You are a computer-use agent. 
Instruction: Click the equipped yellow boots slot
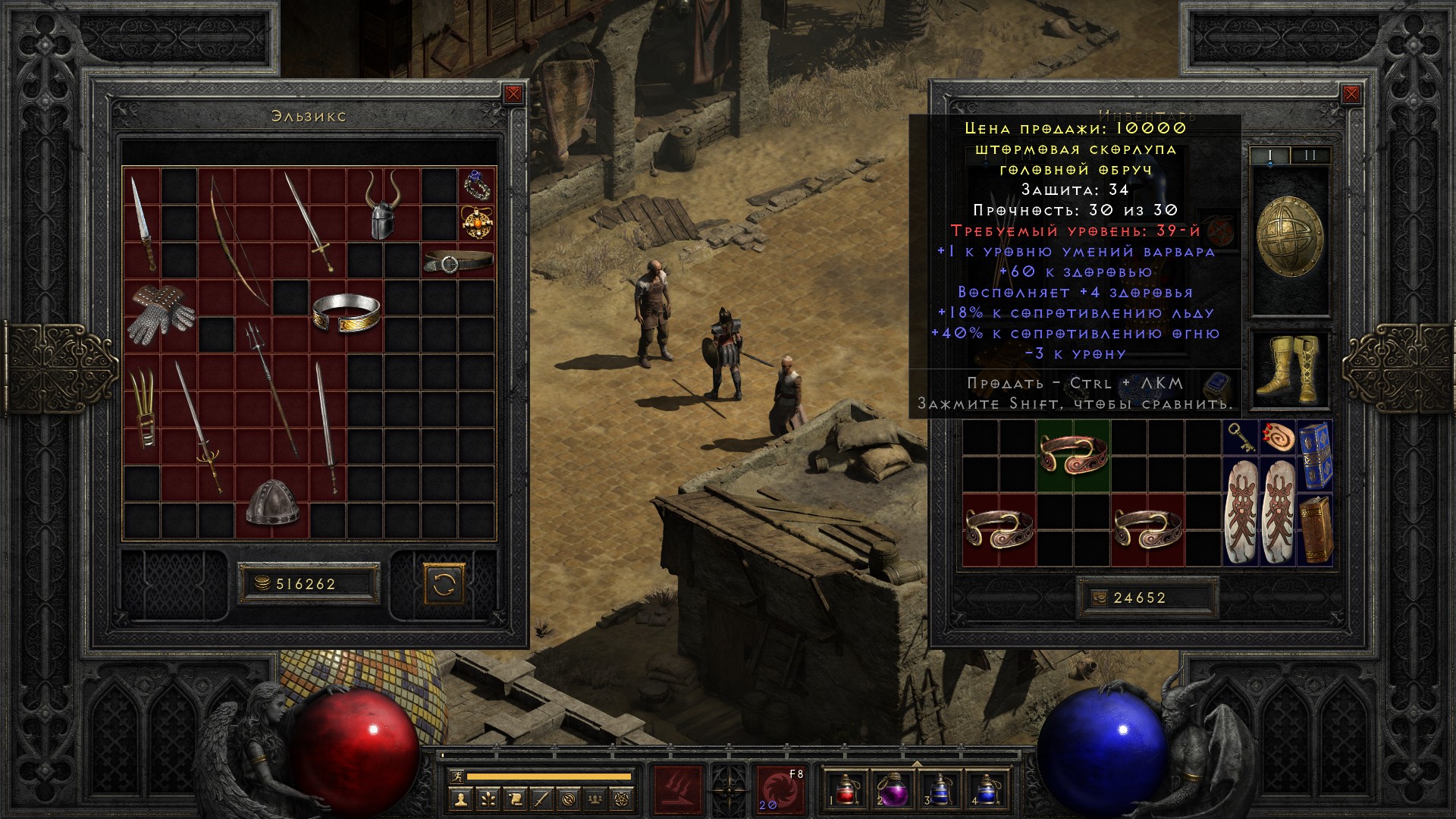click(x=1288, y=369)
